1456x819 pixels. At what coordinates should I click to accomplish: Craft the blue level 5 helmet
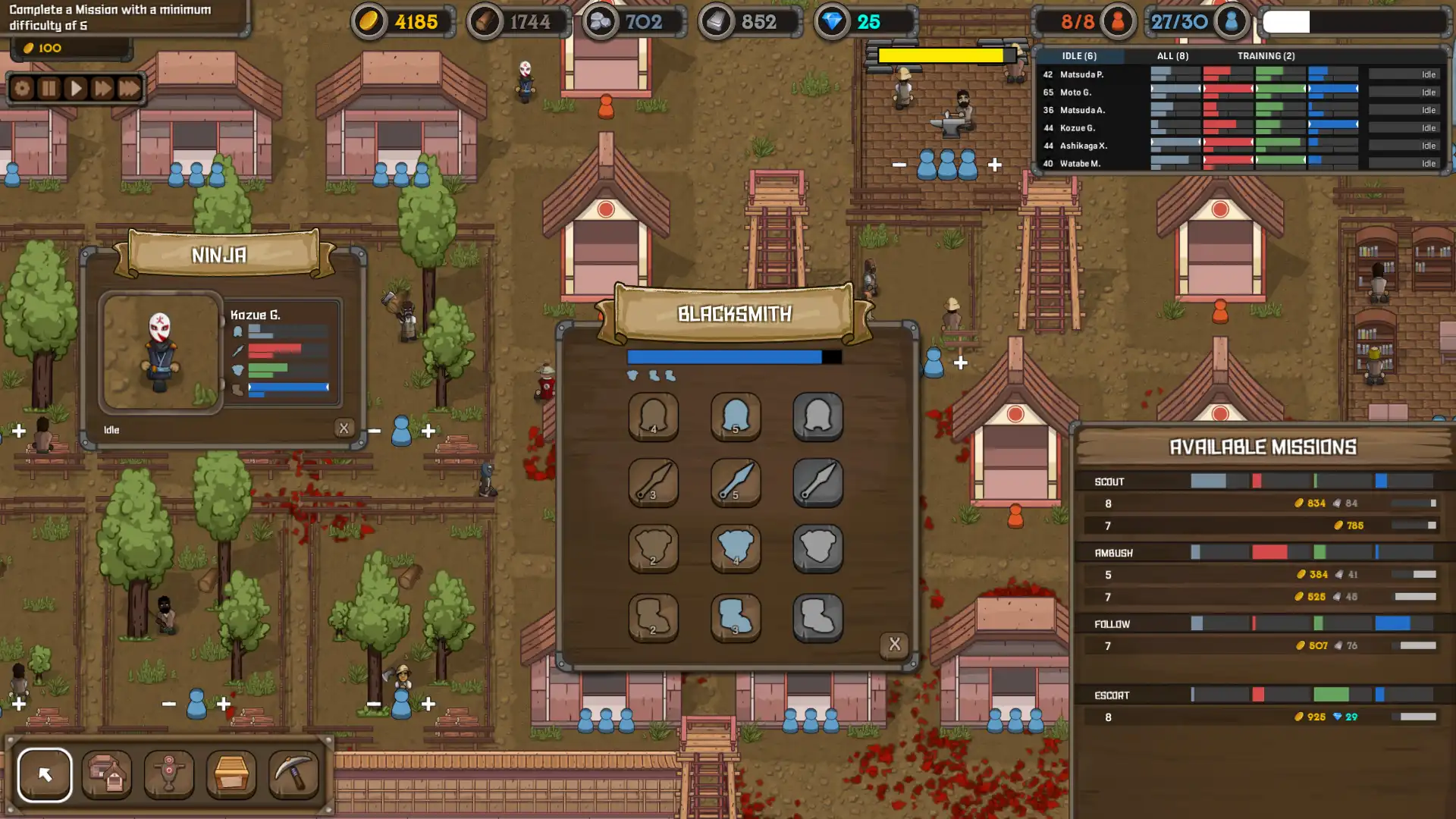tap(736, 417)
